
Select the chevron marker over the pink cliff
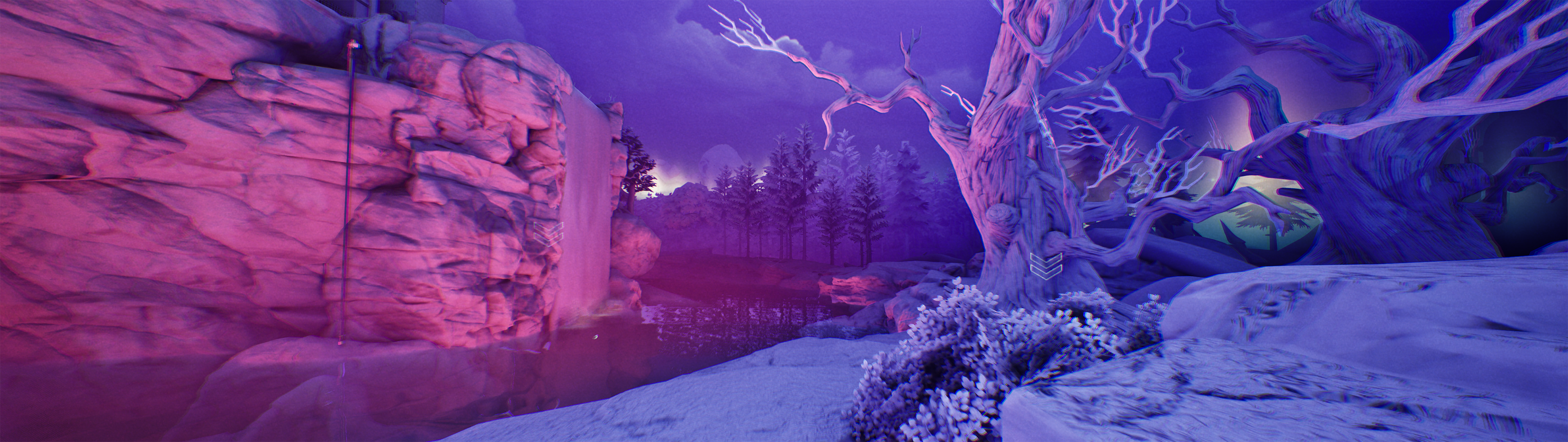549,233
